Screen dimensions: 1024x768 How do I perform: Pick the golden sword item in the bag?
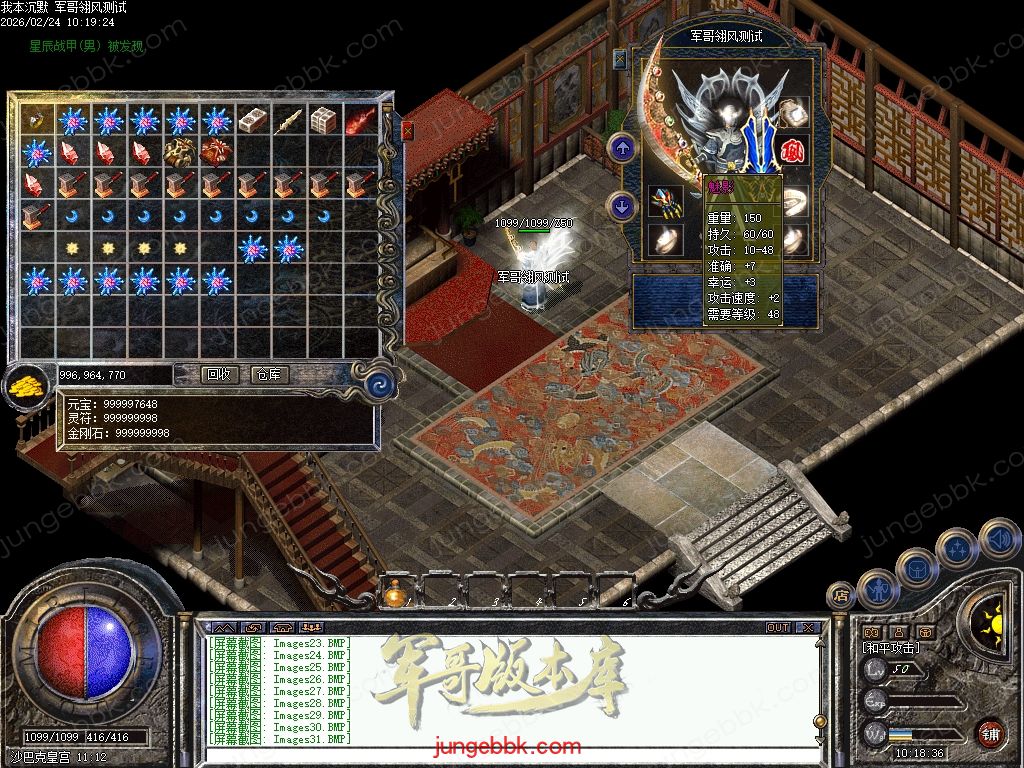point(288,121)
